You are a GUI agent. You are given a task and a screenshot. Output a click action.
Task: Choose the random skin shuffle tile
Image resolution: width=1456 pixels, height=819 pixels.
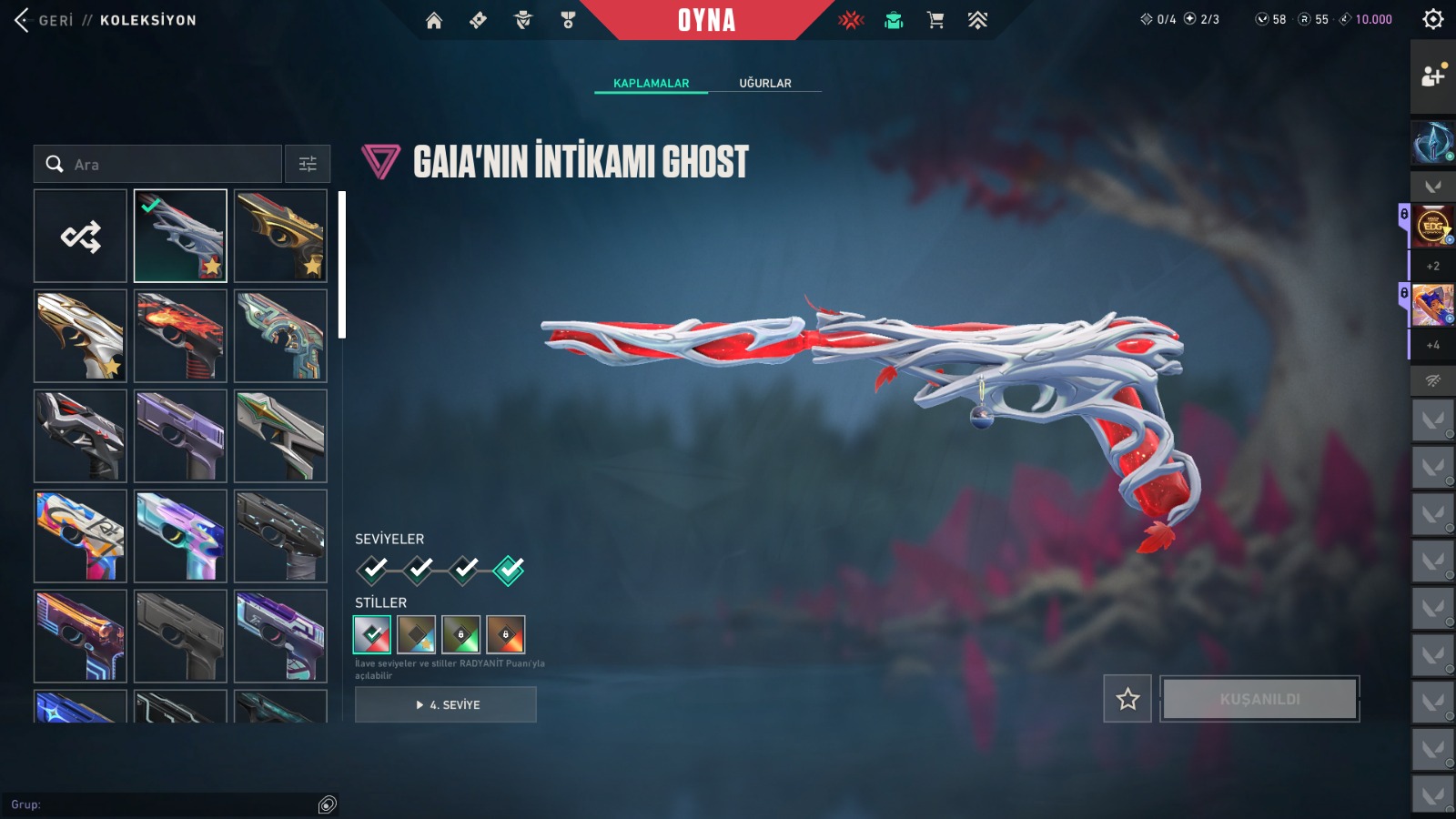click(80, 237)
